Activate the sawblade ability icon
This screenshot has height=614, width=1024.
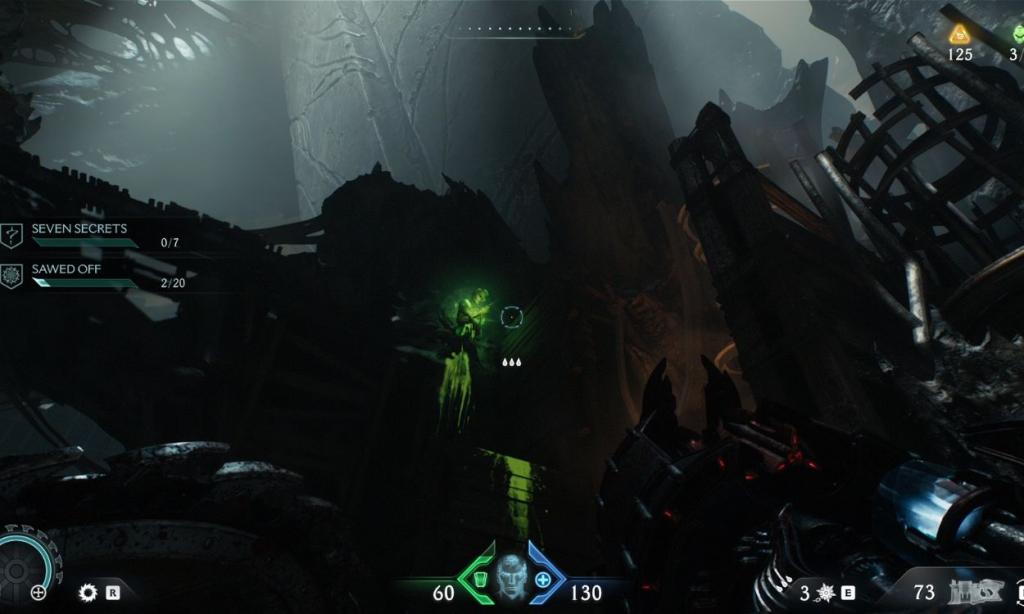tap(88, 592)
